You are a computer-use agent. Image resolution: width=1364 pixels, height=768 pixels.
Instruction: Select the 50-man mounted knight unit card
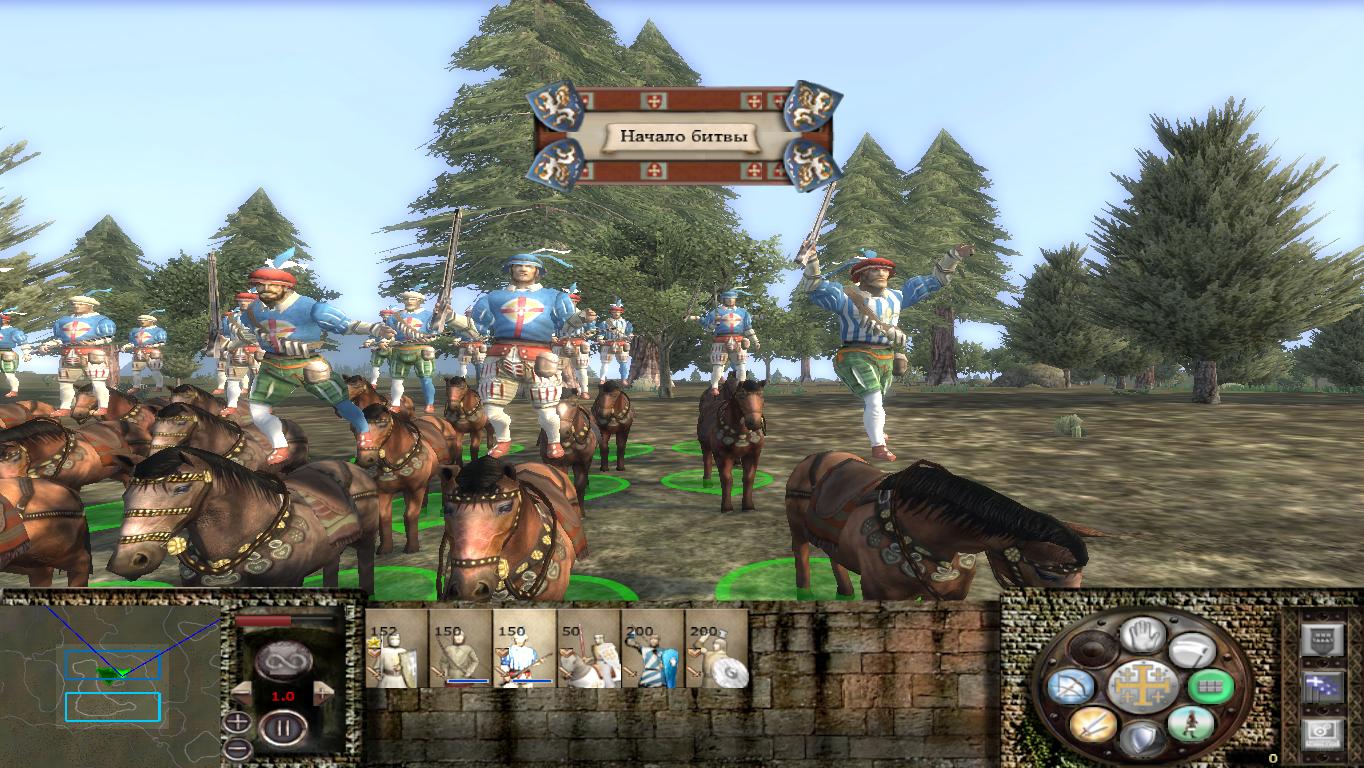(588, 649)
